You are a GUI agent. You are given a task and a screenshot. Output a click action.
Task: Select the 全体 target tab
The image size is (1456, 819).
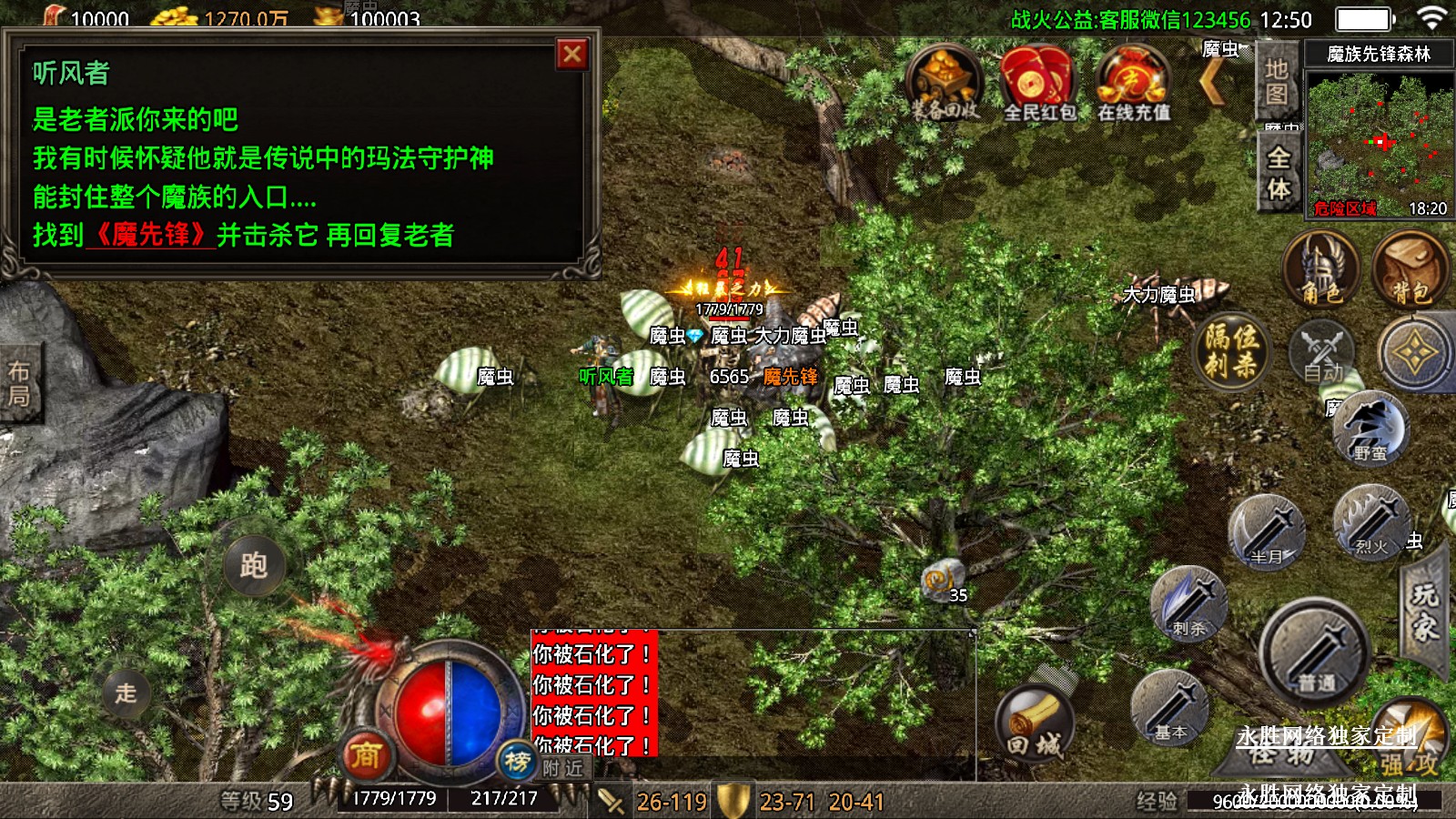(x=1279, y=173)
